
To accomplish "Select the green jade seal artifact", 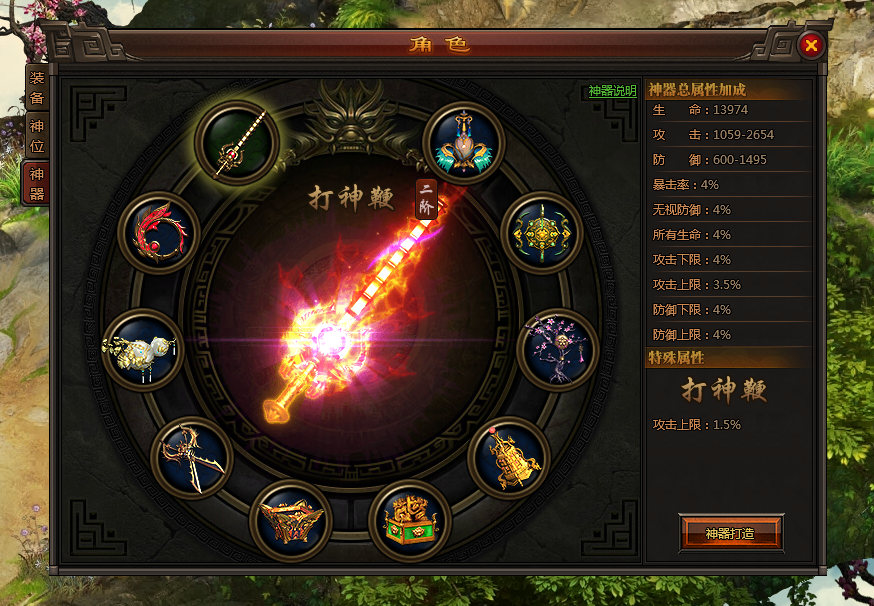I will pyautogui.click(x=410, y=520).
